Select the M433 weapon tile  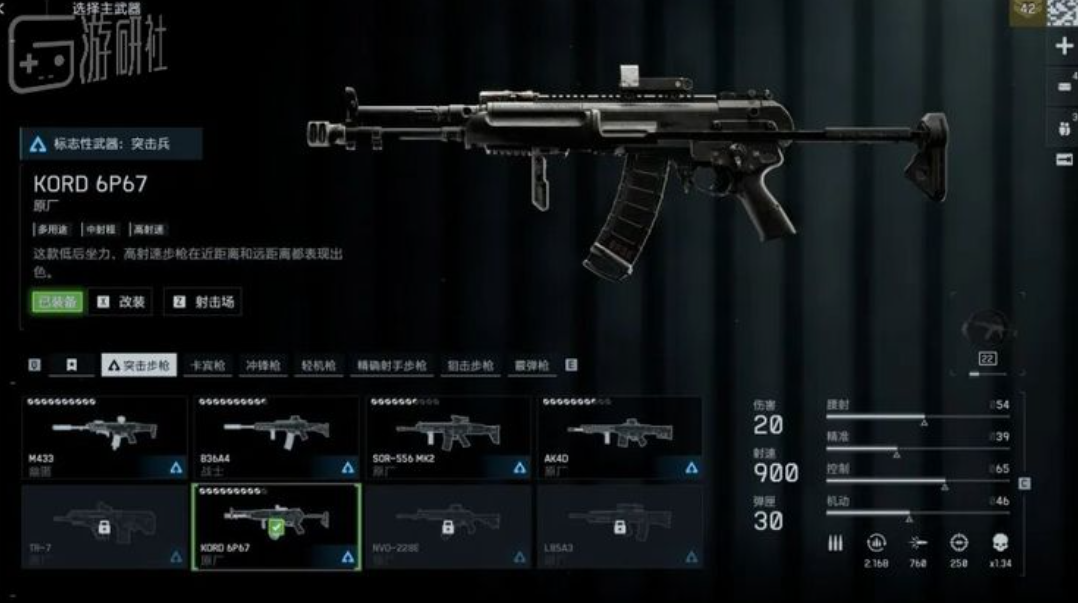pos(105,437)
